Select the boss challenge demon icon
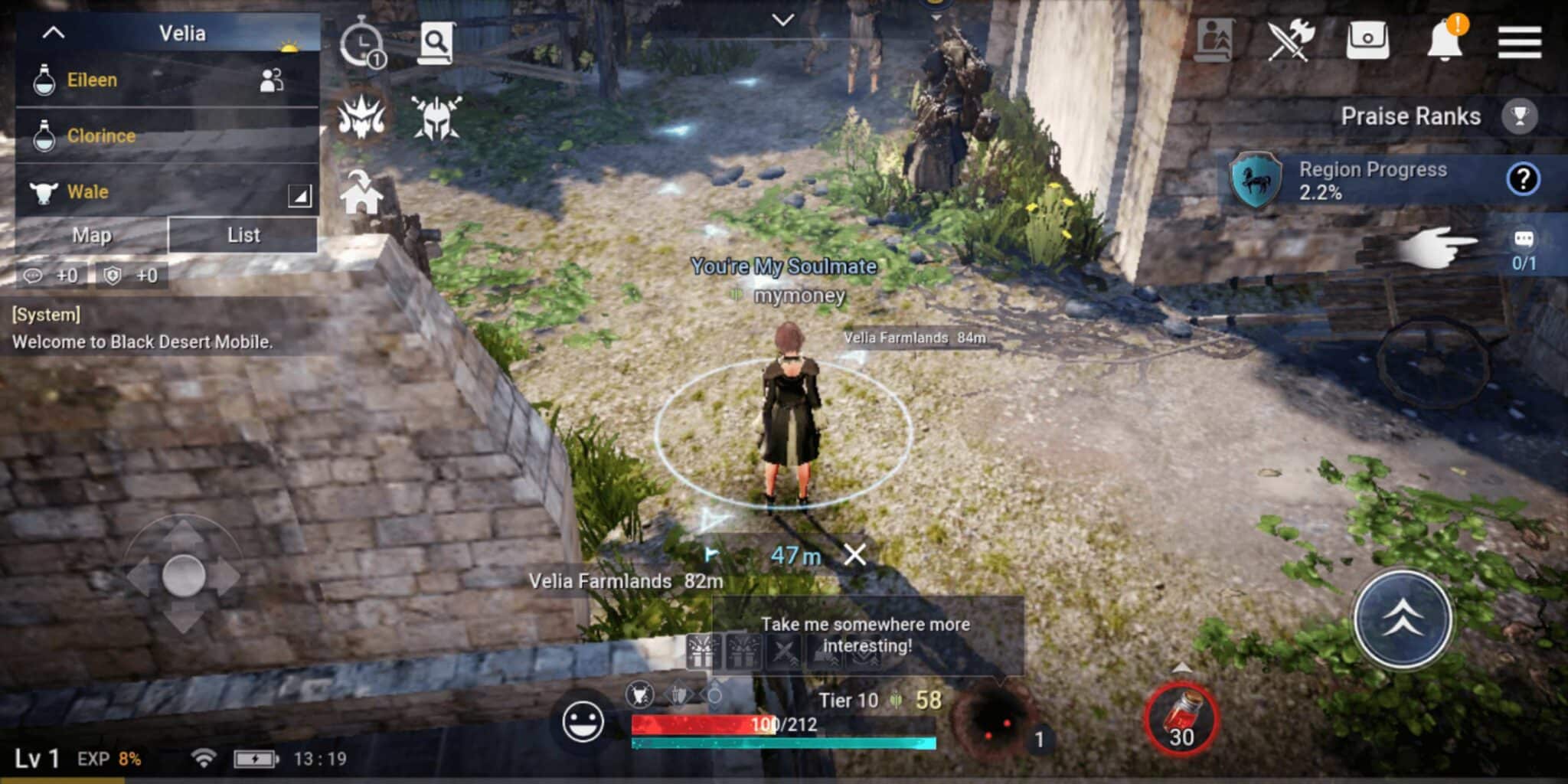1568x784 pixels. pyautogui.click(x=363, y=118)
